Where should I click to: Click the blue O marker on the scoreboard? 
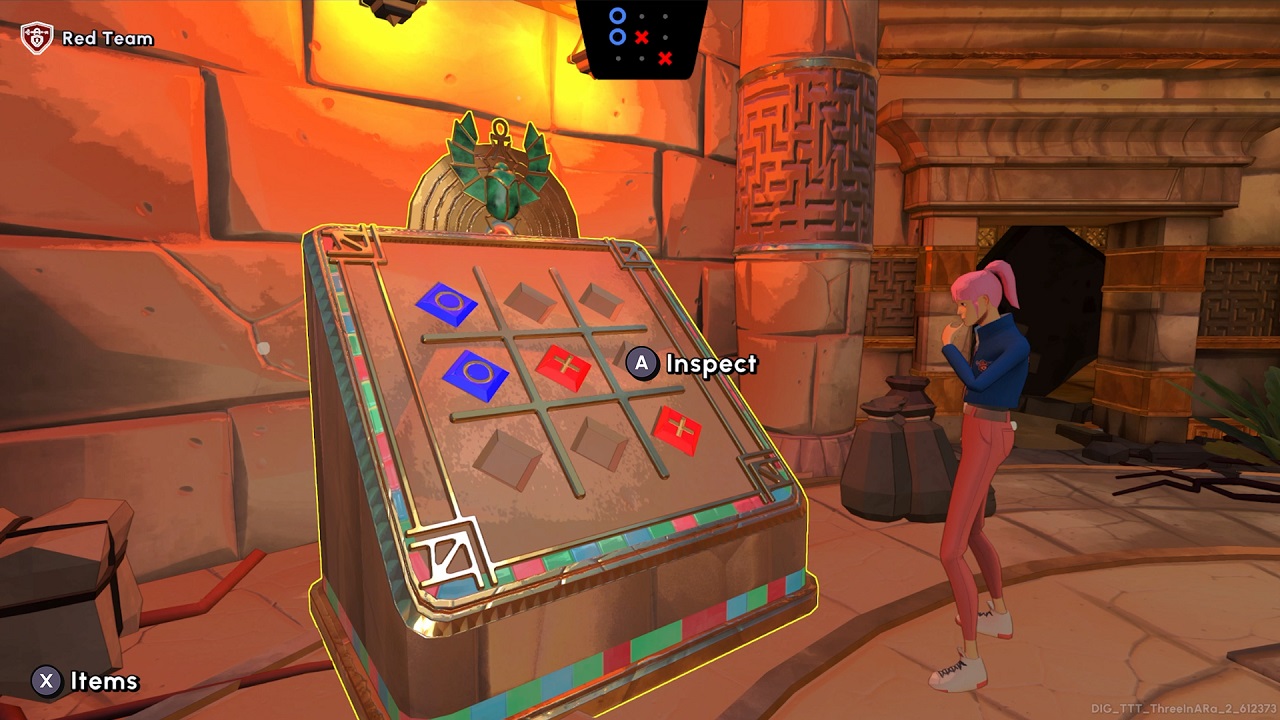[x=617, y=17]
